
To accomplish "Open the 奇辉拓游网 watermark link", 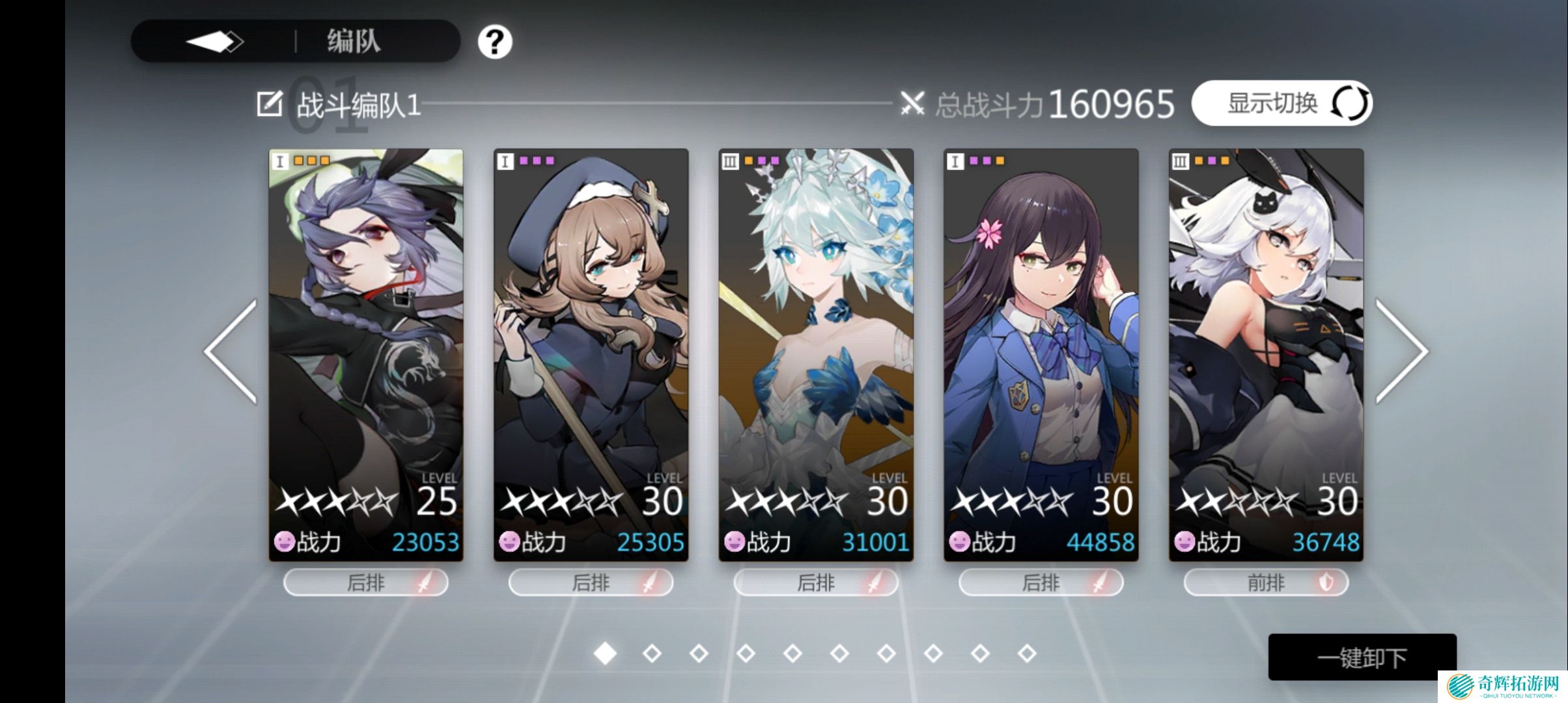I will tap(1503, 687).
